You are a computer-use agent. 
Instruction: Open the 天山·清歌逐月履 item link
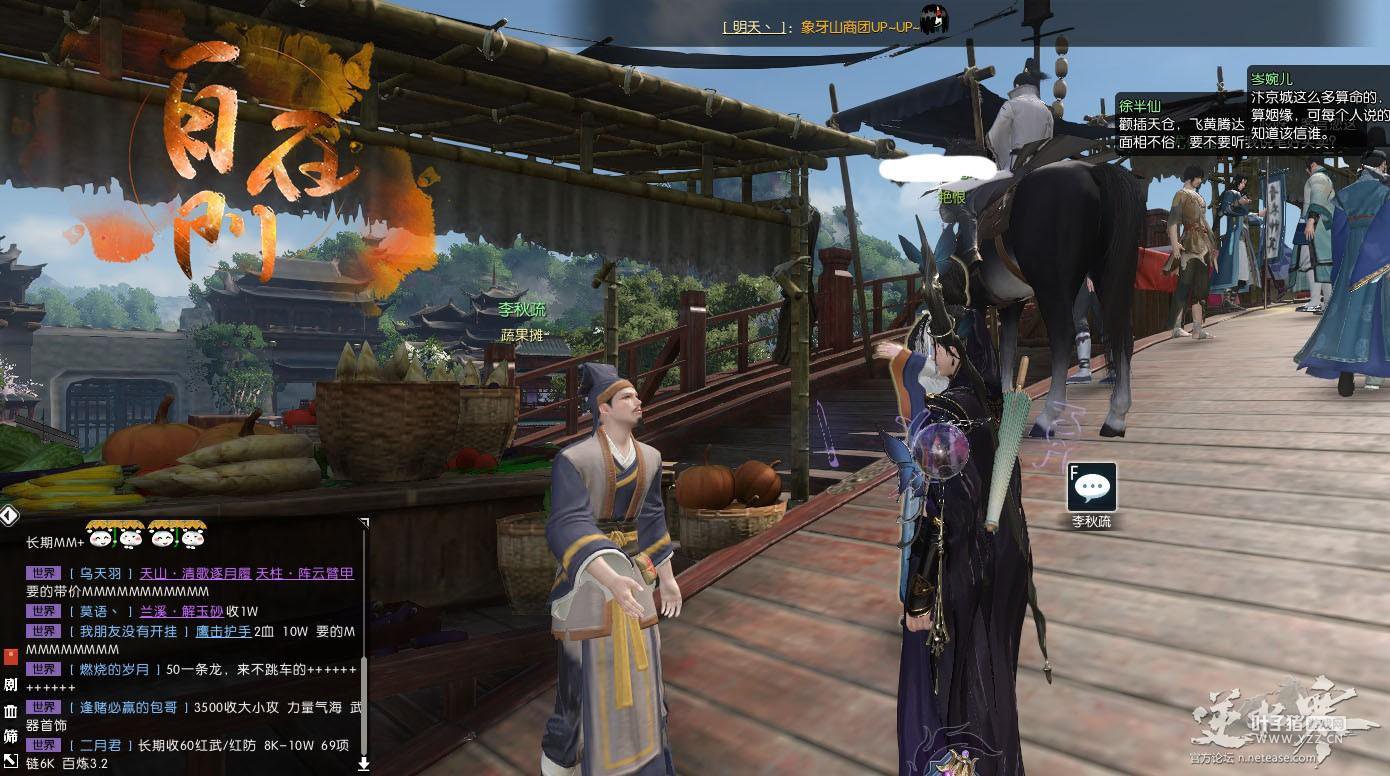point(194,574)
